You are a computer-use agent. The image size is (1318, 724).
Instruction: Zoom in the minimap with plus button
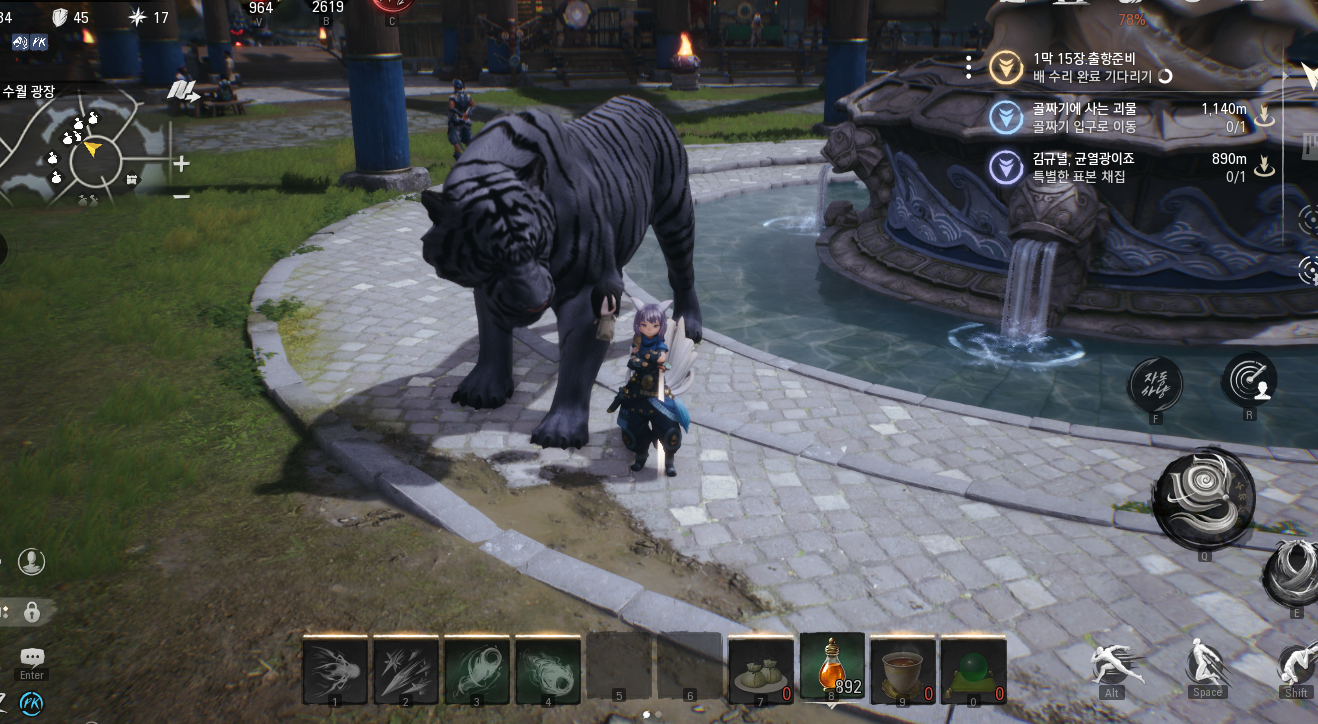(x=181, y=163)
